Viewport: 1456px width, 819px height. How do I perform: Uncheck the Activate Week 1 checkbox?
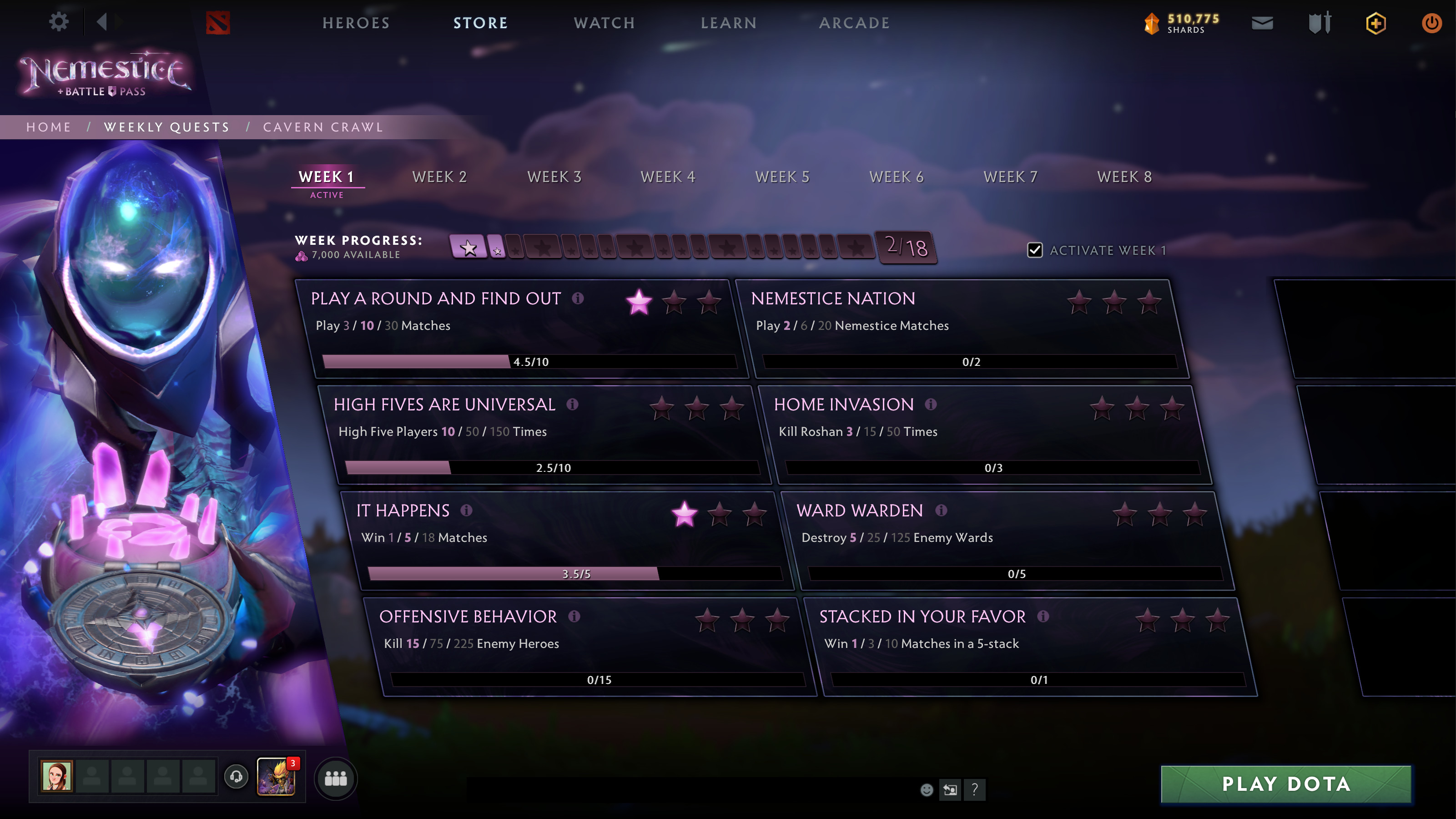click(1035, 250)
